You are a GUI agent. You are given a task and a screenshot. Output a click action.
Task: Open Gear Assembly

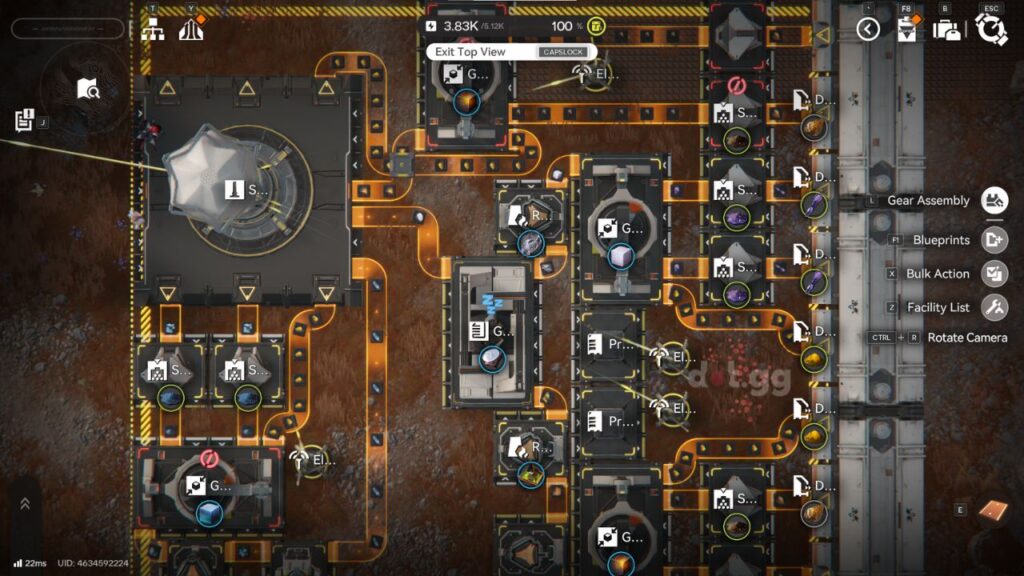click(x=994, y=200)
